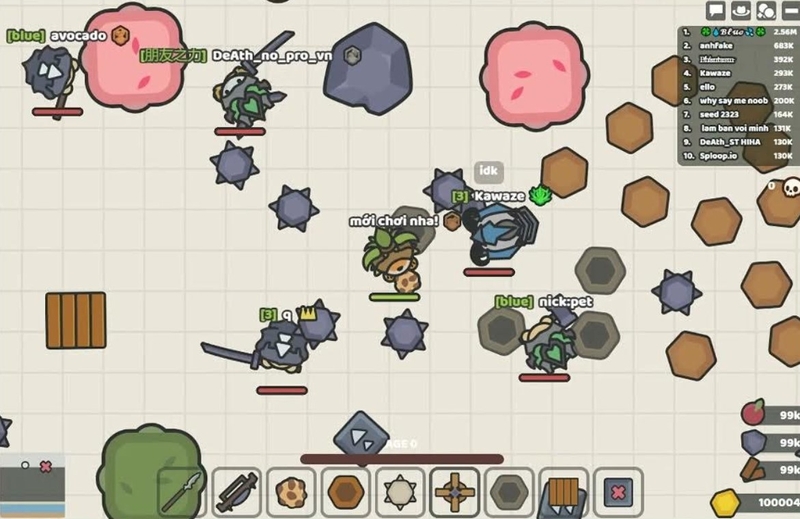The width and height of the screenshot is (800, 519).
Task: Choose the crossbow slot in the hotbar
Action: pyautogui.click(x=237, y=492)
